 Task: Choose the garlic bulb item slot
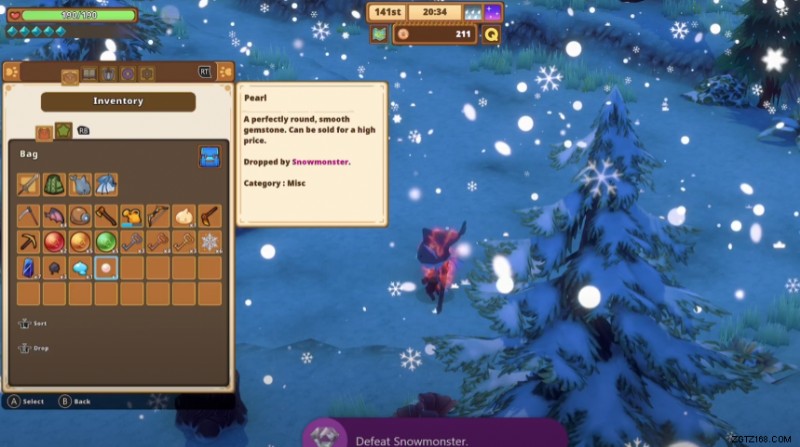click(x=183, y=216)
